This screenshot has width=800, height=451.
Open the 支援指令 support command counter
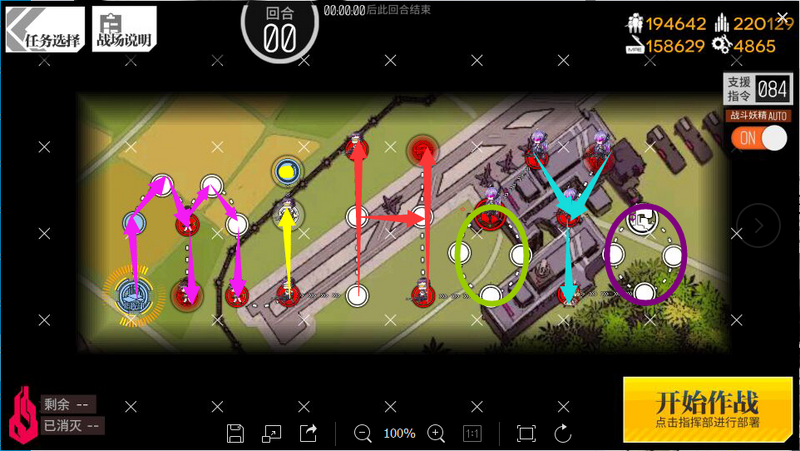757,89
